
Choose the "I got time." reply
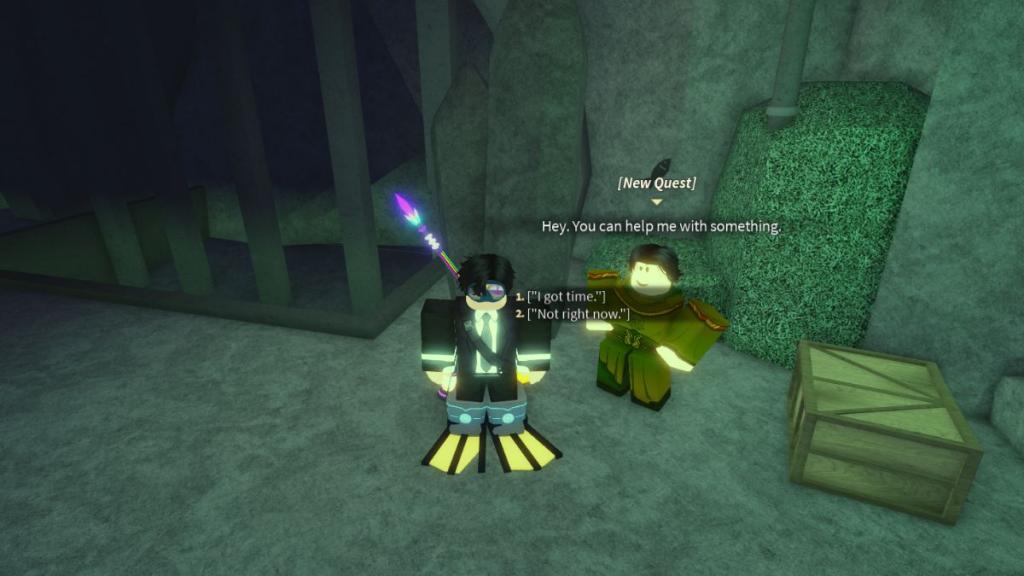[x=568, y=297]
